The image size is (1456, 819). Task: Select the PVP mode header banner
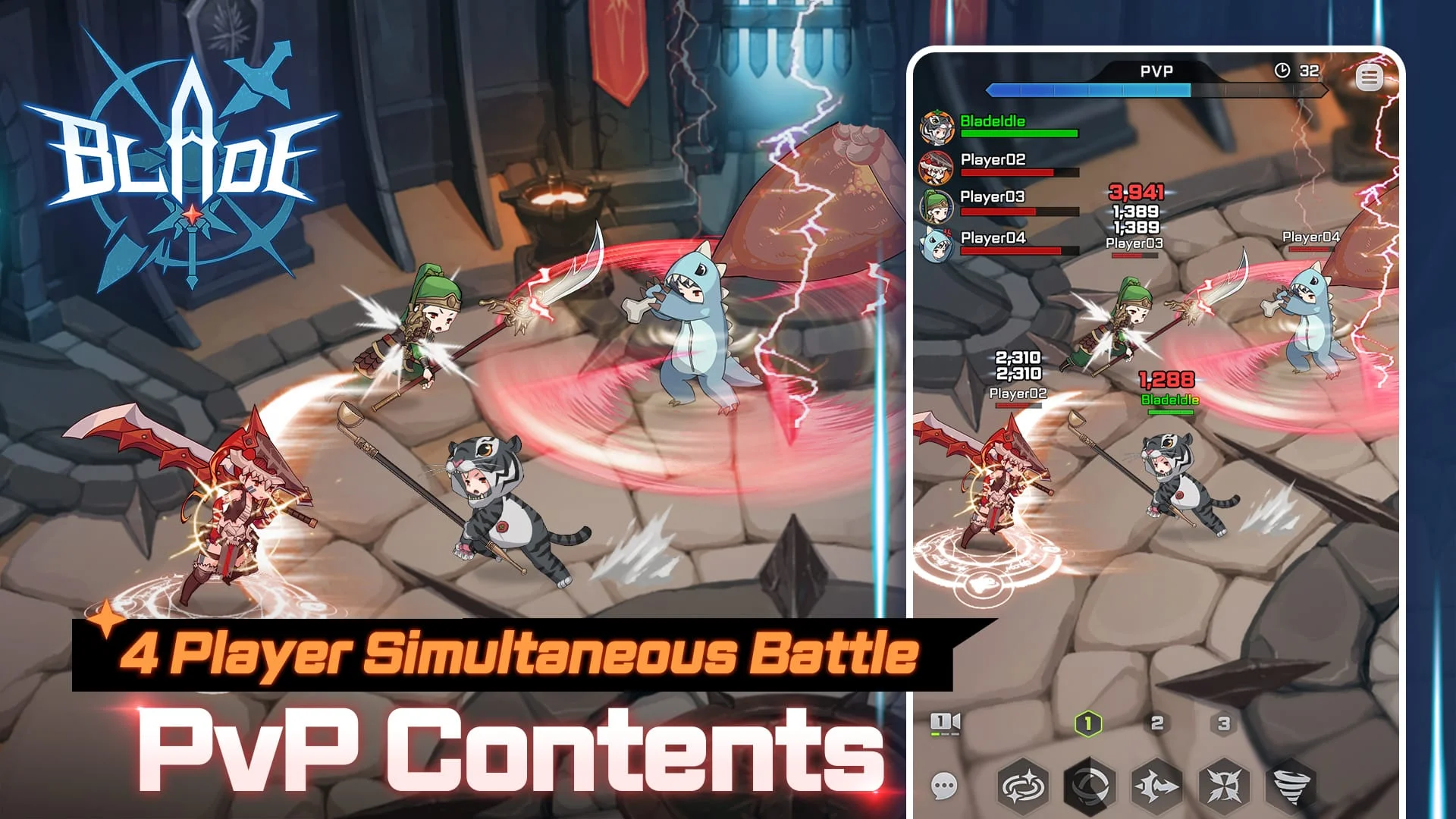(1156, 71)
